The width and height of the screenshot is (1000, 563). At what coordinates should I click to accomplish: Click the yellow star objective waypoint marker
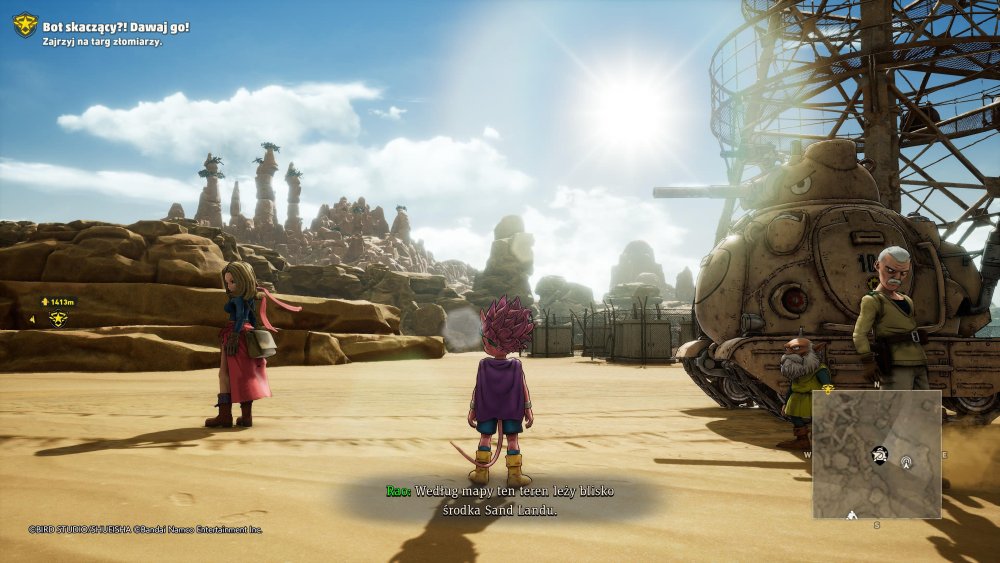point(59,319)
